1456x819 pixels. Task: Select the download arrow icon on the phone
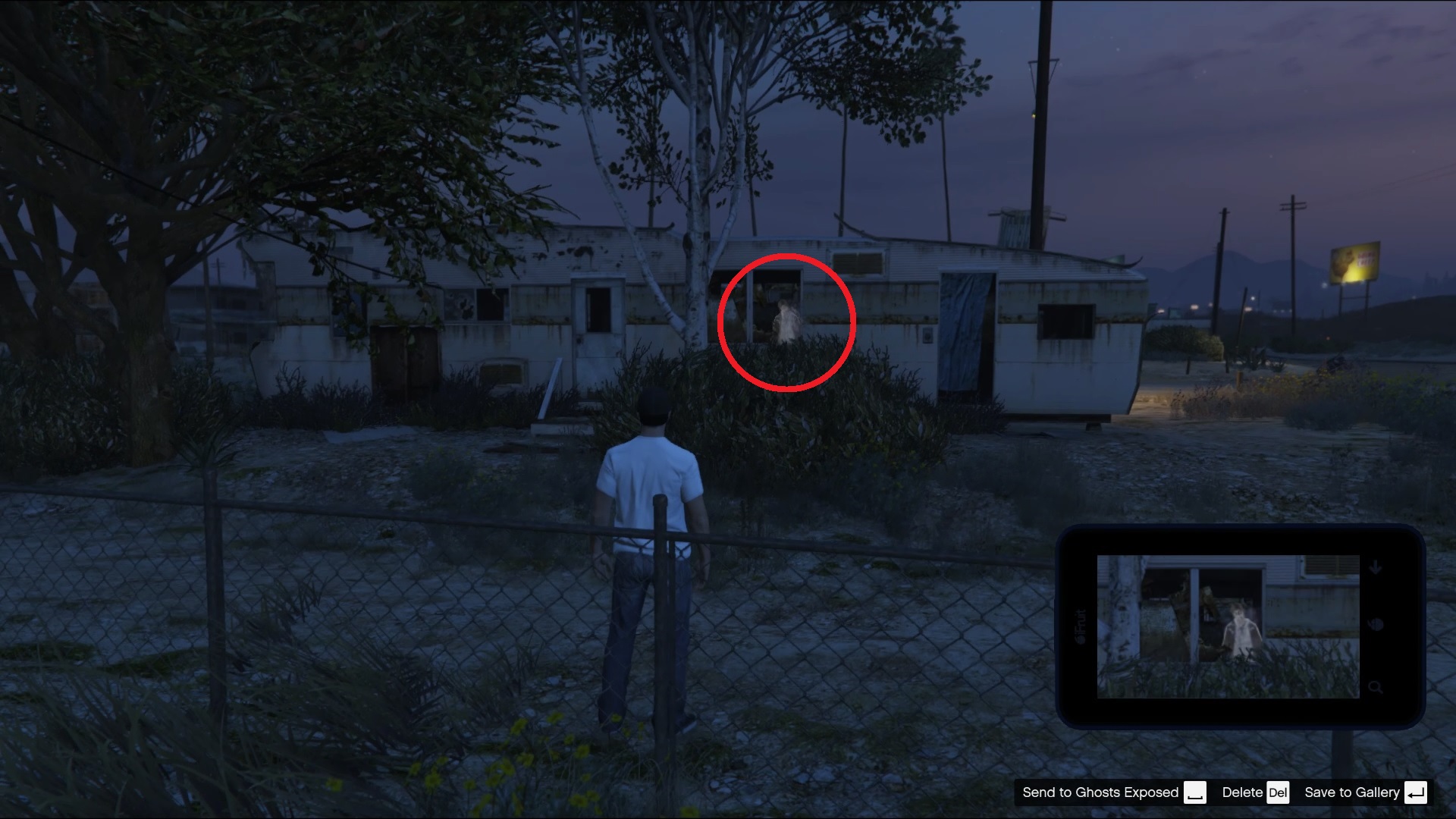(1373, 566)
